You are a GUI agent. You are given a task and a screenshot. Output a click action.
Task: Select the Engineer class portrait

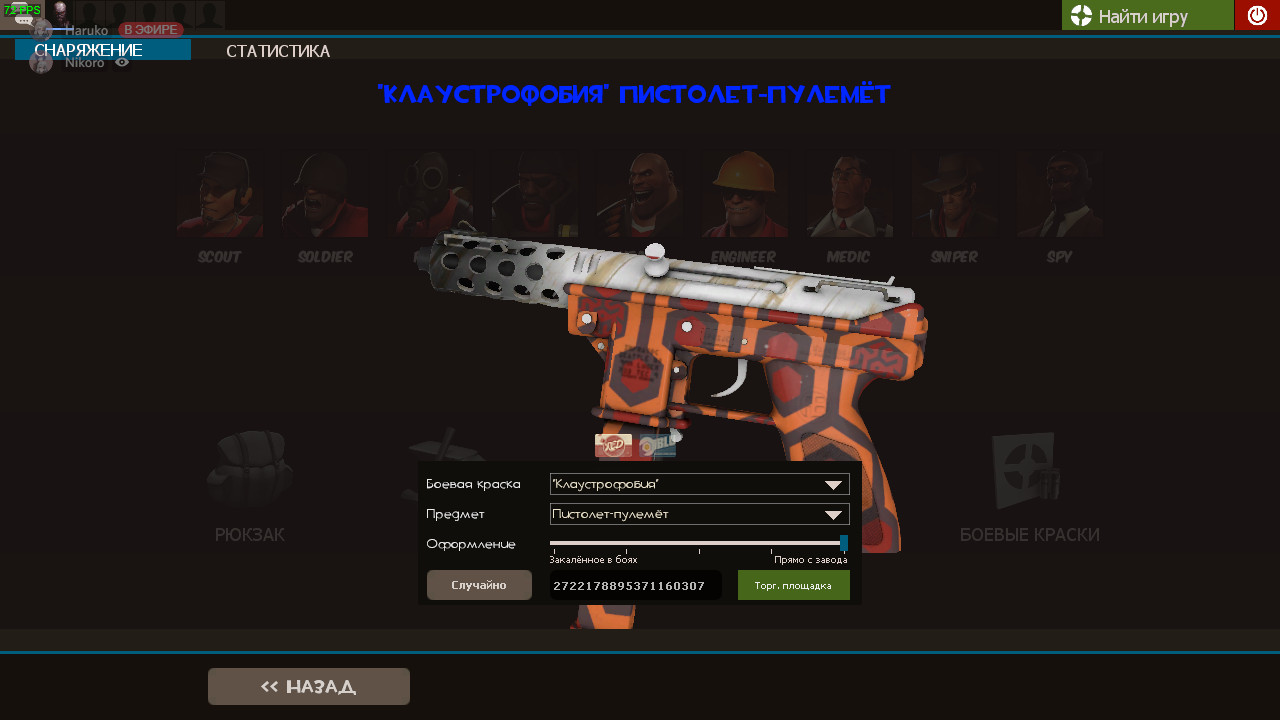pos(743,195)
